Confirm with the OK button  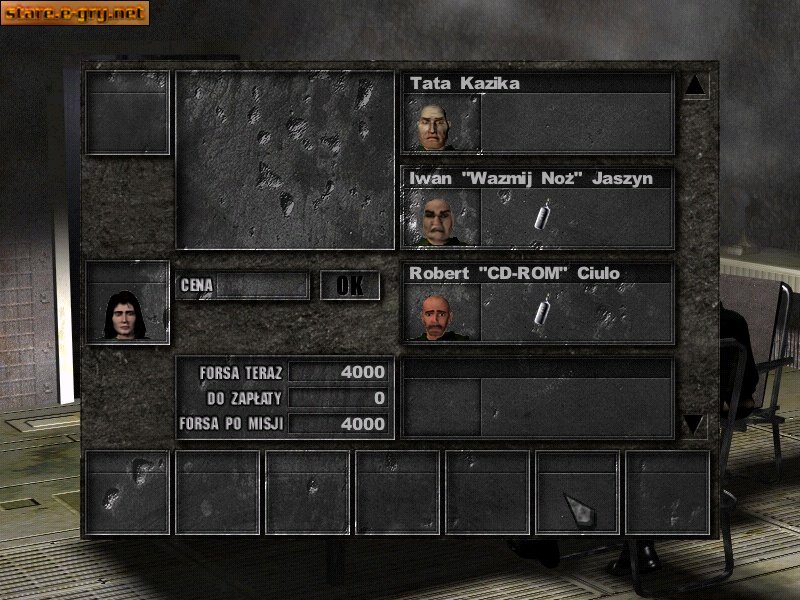(350, 285)
